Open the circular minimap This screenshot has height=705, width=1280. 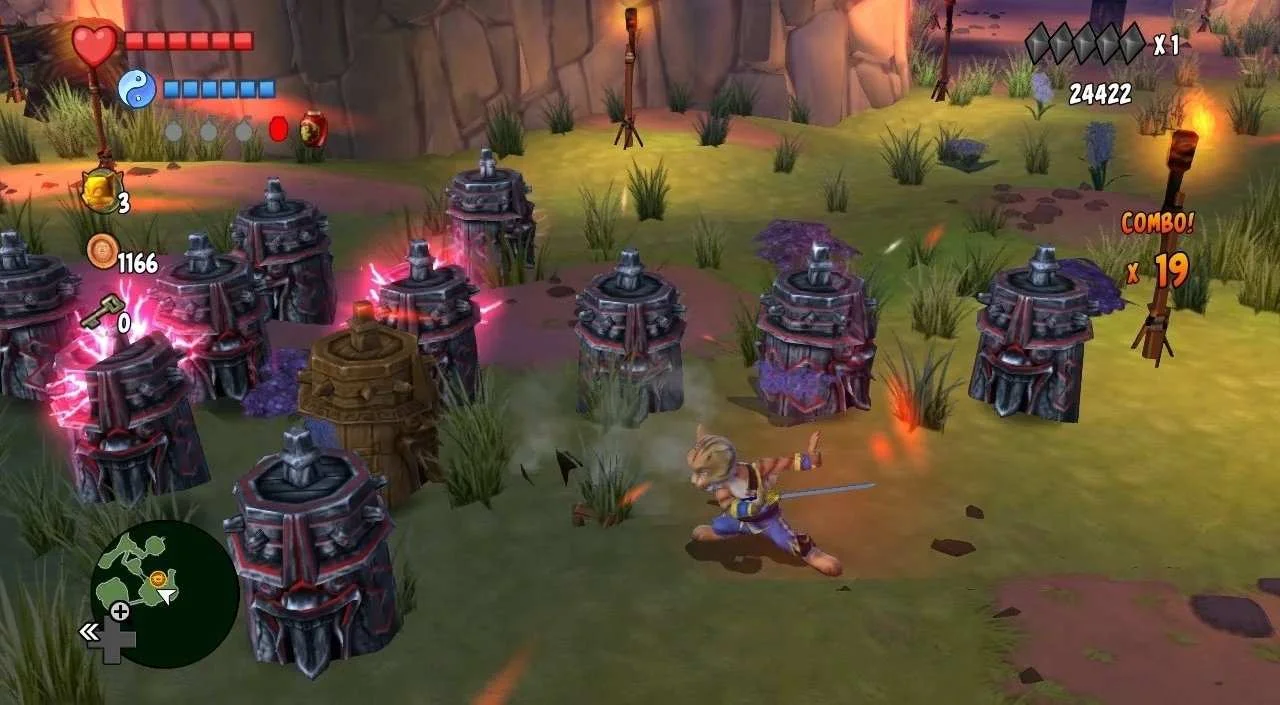pyautogui.click(x=163, y=593)
